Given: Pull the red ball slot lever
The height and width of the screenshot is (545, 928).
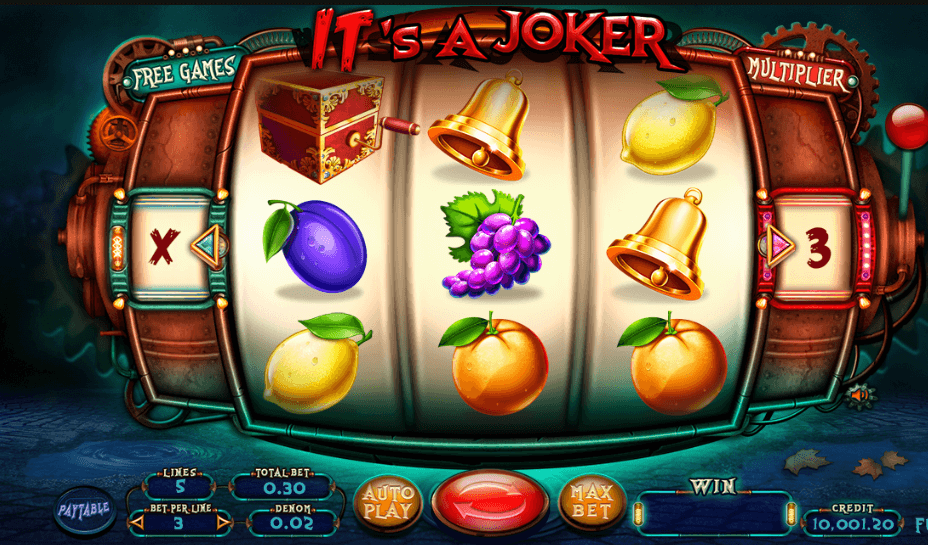Looking at the screenshot, I should pos(906,127).
